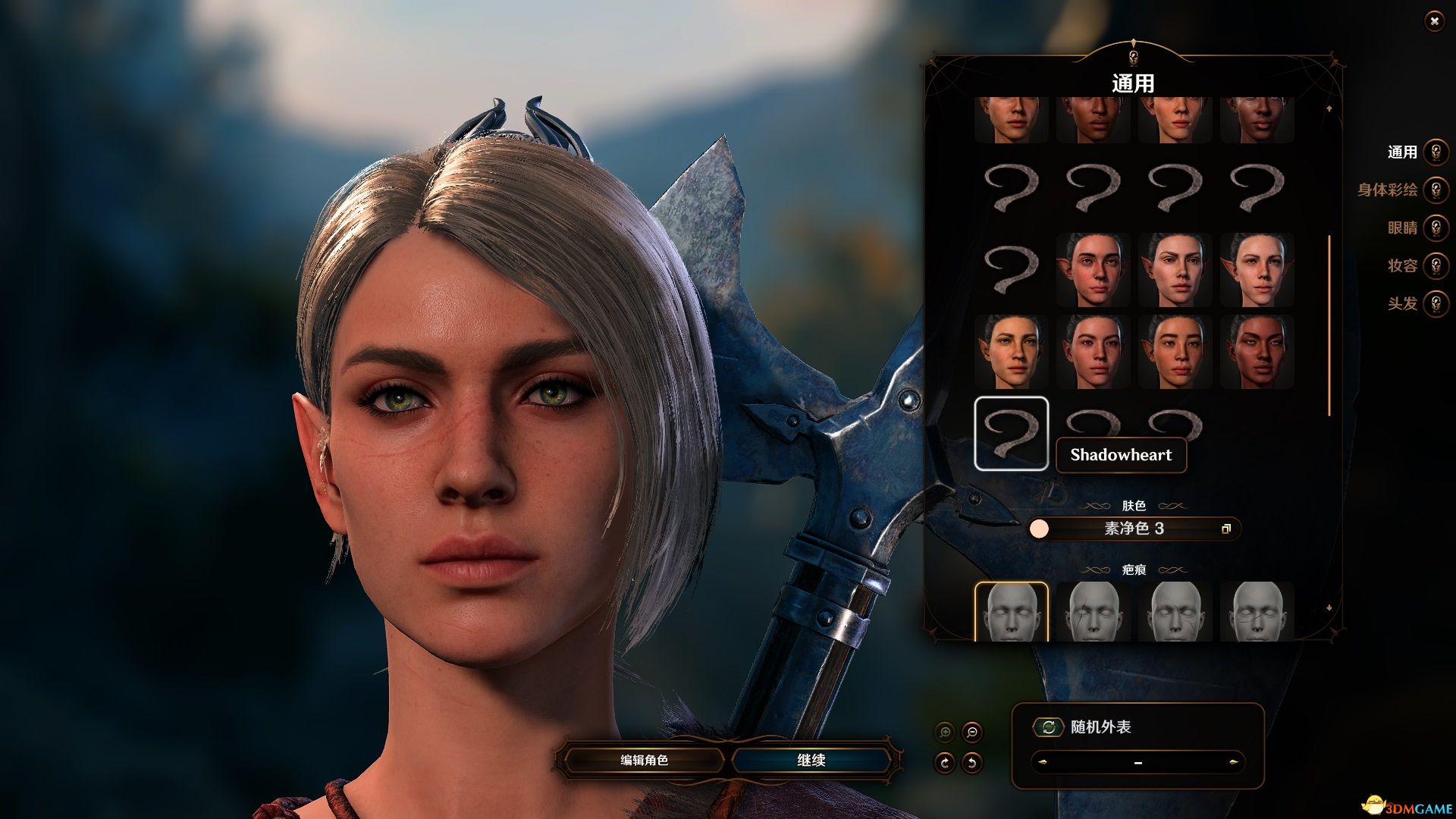Step random appearance preset to the previous option
The width and height of the screenshot is (1456, 819).
tap(1043, 762)
